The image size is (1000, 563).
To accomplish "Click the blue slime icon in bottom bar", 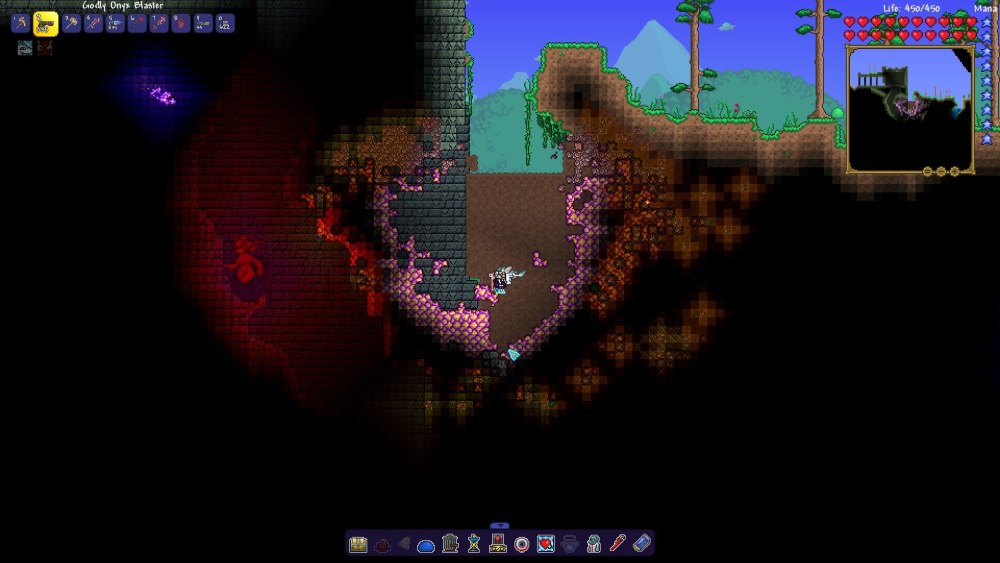I will click(x=426, y=545).
